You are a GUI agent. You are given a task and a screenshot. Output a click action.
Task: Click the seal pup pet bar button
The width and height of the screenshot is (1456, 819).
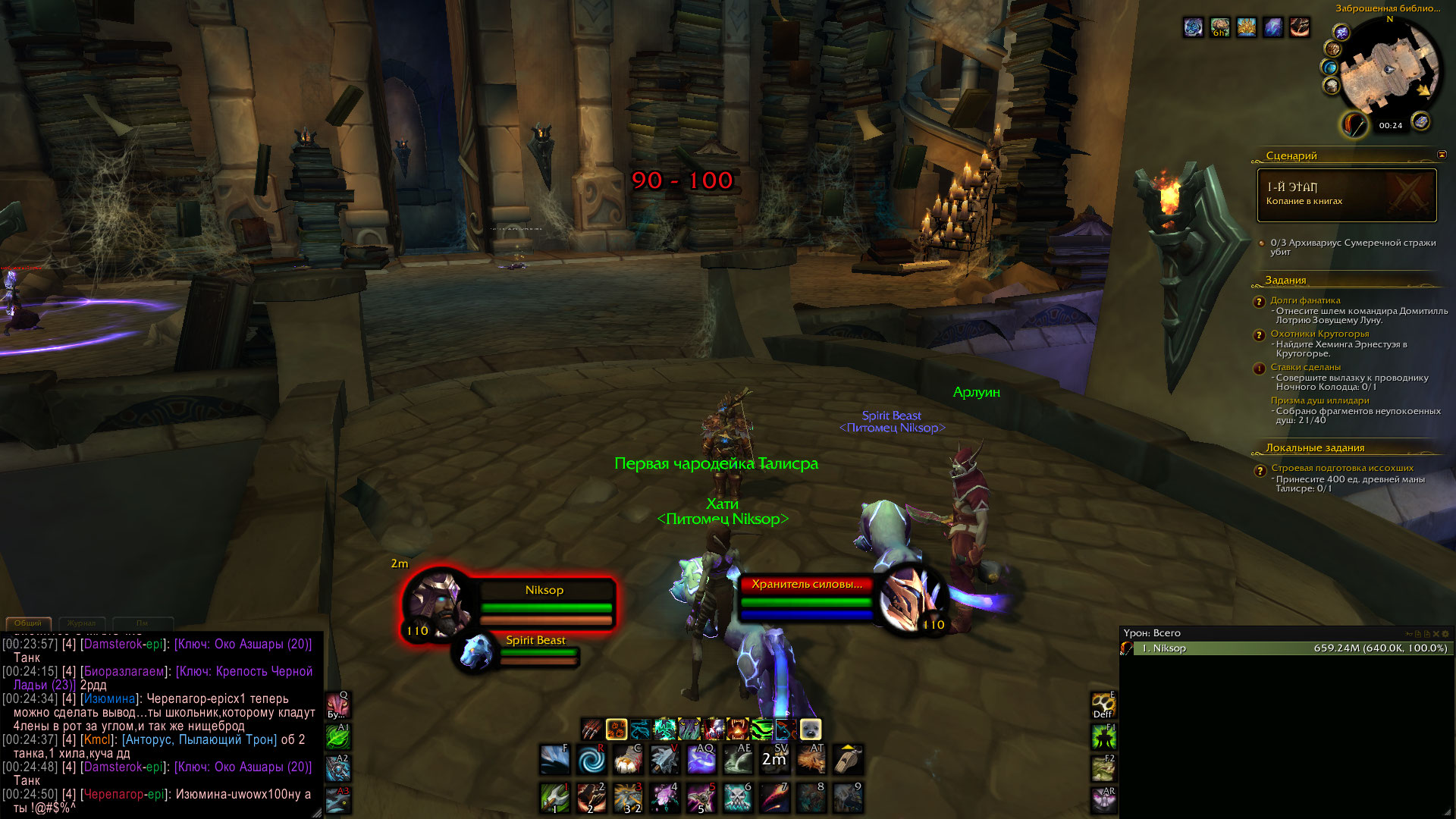(810, 730)
